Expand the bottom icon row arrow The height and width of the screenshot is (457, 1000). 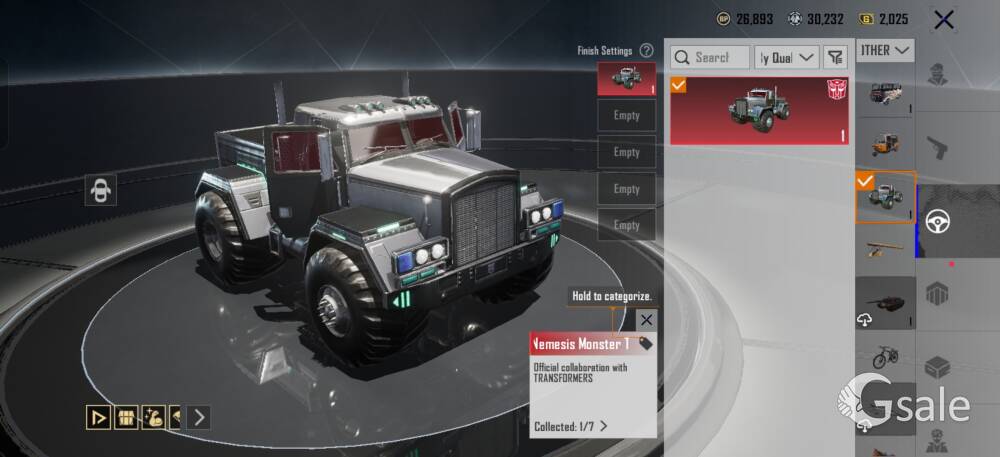pyautogui.click(x=199, y=417)
